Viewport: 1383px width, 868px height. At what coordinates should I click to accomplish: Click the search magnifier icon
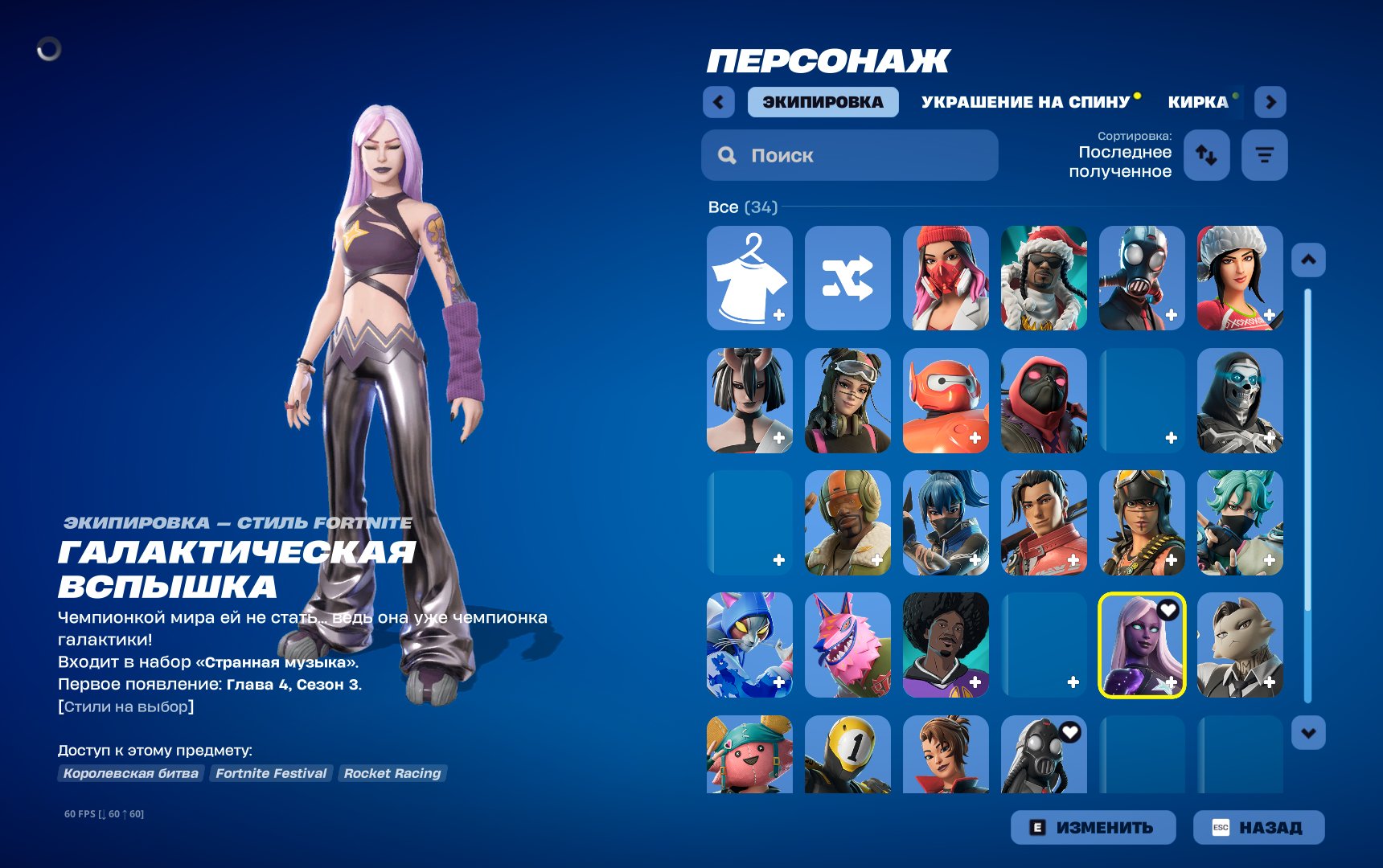(728, 155)
